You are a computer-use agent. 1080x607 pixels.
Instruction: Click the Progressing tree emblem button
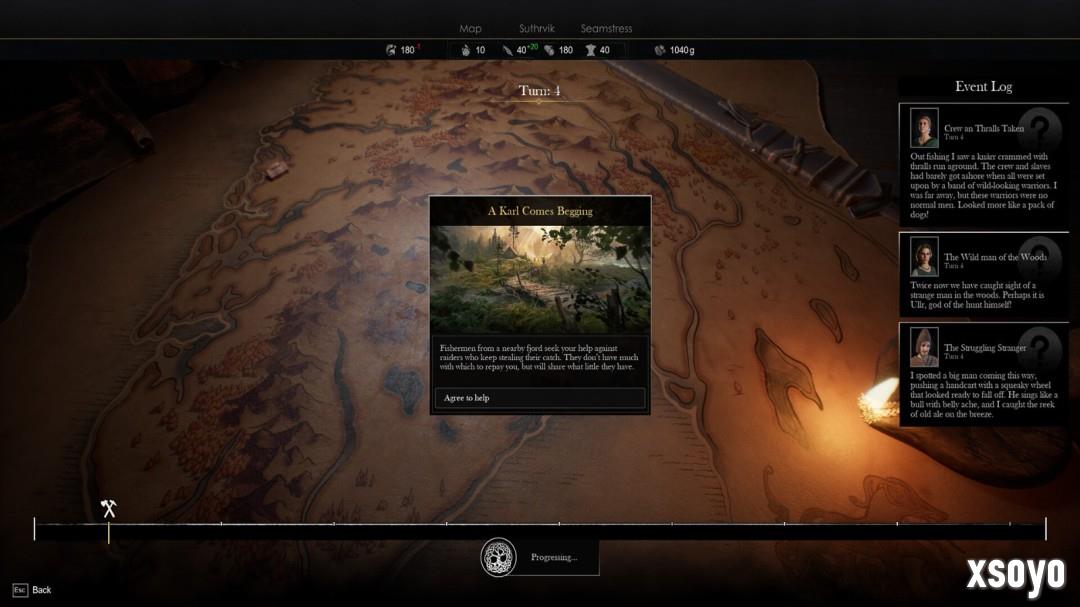tap(498, 557)
